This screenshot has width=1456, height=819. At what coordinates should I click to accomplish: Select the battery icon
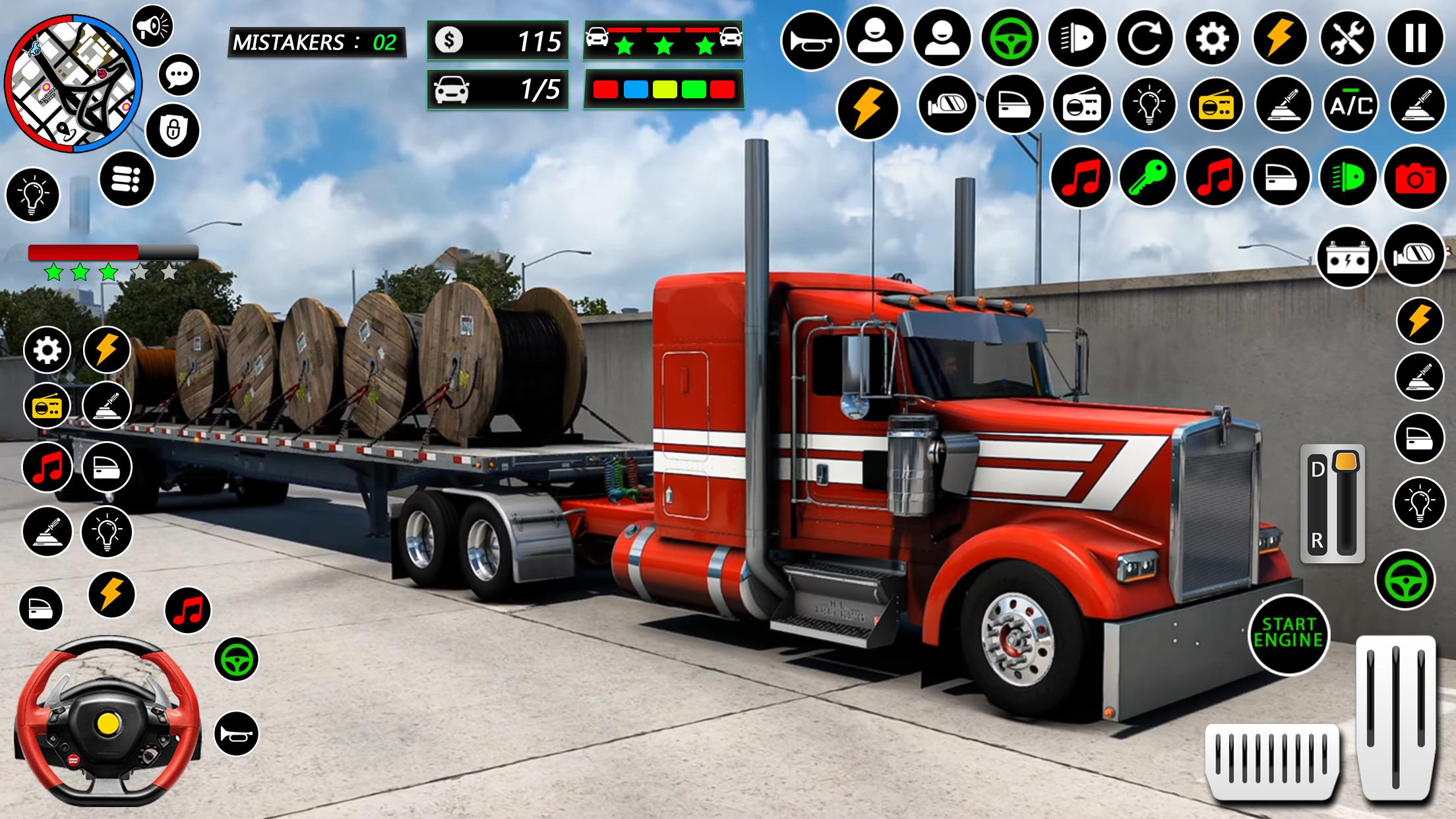coord(1347,258)
